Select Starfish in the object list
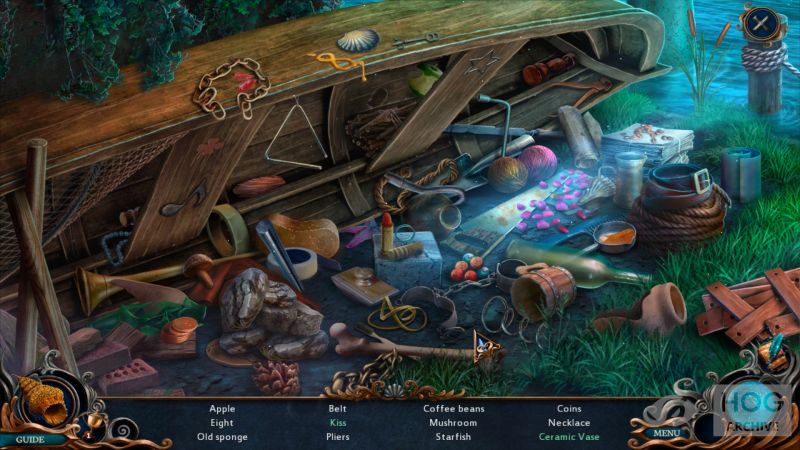This screenshot has width=800, height=450. coord(453,437)
